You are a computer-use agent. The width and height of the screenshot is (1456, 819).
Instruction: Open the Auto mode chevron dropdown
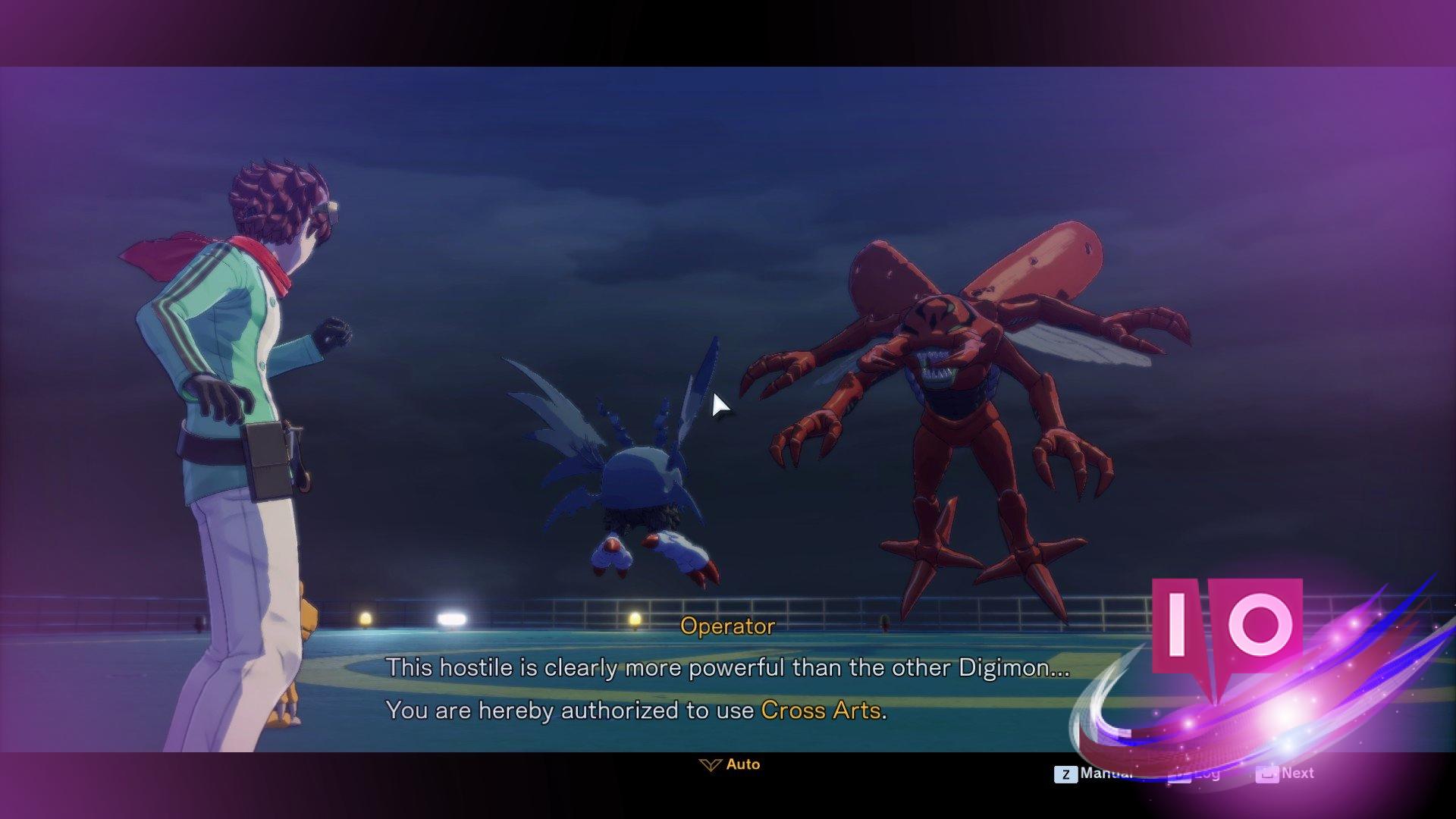tap(710, 764)
